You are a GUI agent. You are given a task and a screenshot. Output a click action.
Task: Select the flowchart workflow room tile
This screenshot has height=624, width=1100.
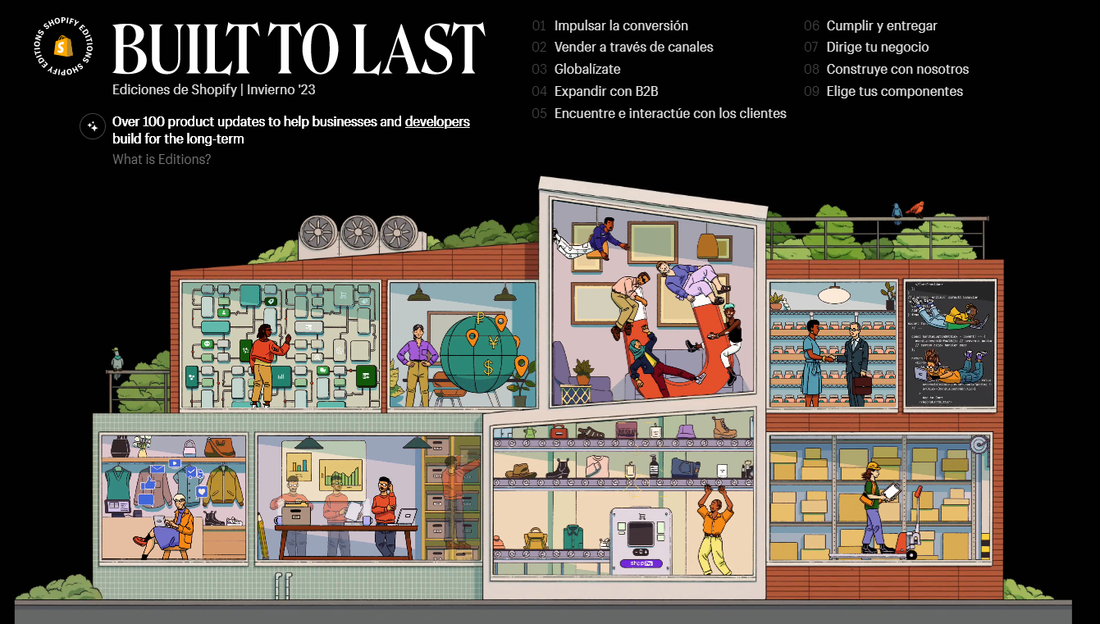pos(281,345)
